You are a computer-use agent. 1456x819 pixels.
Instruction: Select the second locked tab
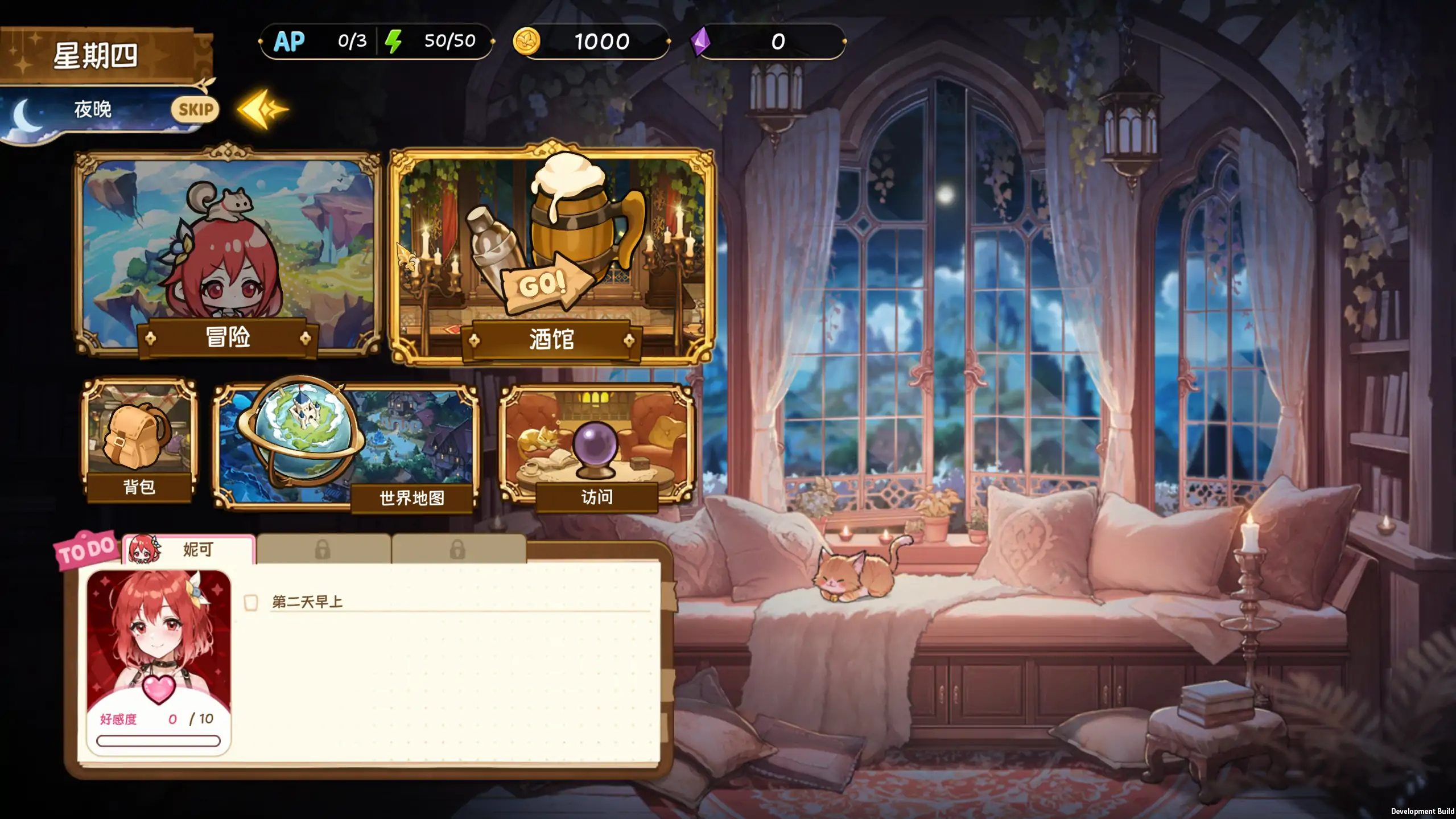point(456,550)
